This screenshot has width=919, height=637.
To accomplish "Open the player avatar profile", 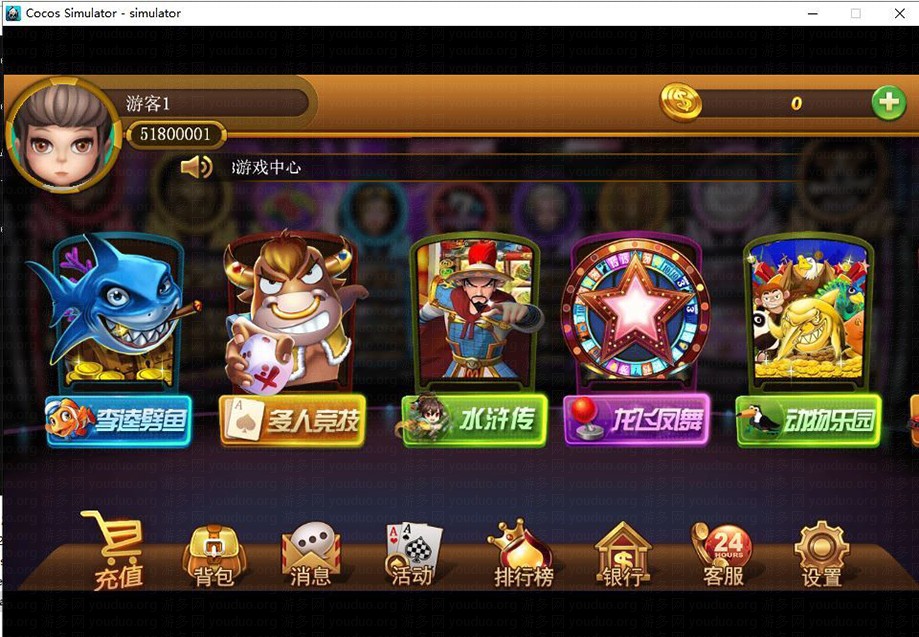I will [62, 136].
